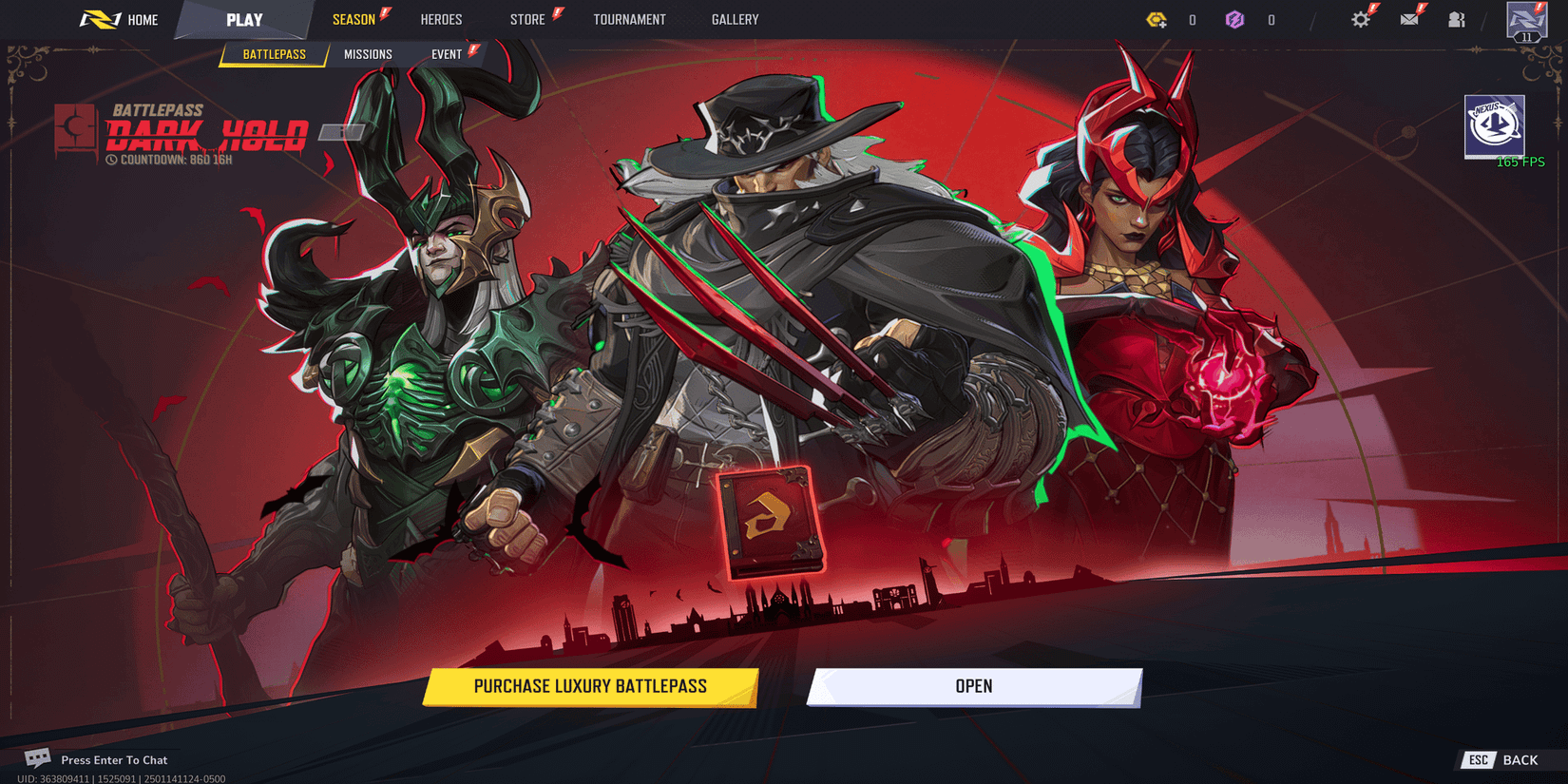Click the OPEN button
1568x784 pixels.
(x=975, y=686)
